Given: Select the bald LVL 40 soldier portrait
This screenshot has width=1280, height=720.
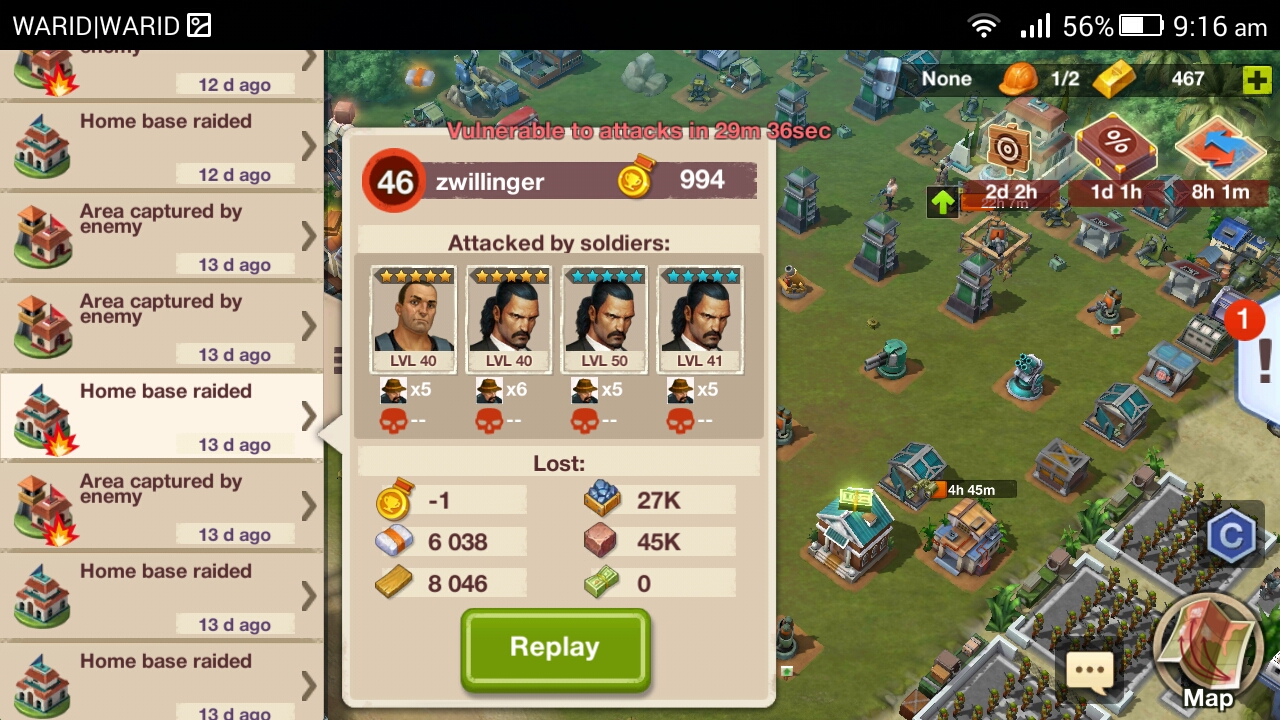Looking at the screenshot, I should point(413,320).
